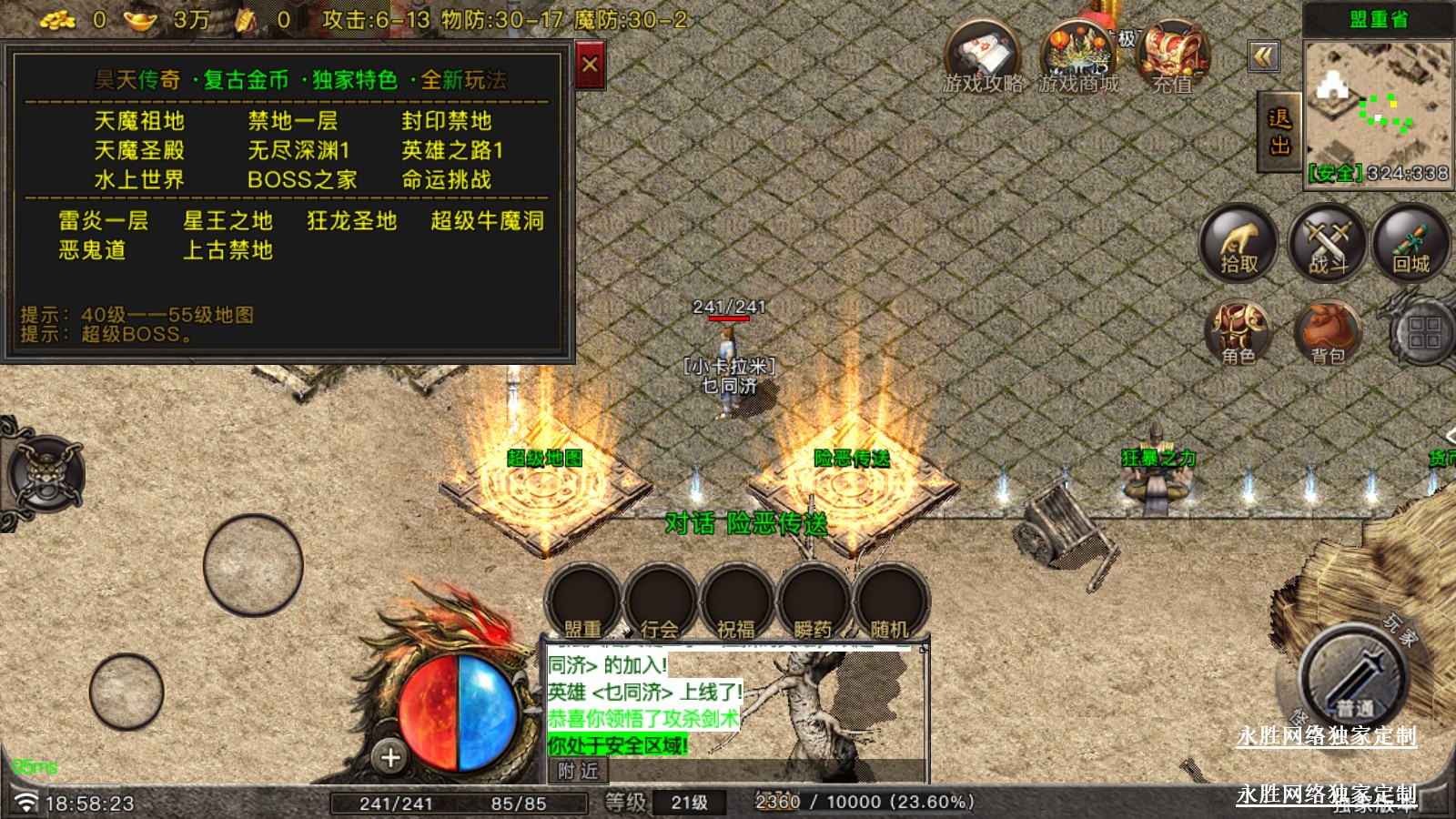Open the 背包 backpack
The width and height of the screenshot is (1456, 819).
1328,332
